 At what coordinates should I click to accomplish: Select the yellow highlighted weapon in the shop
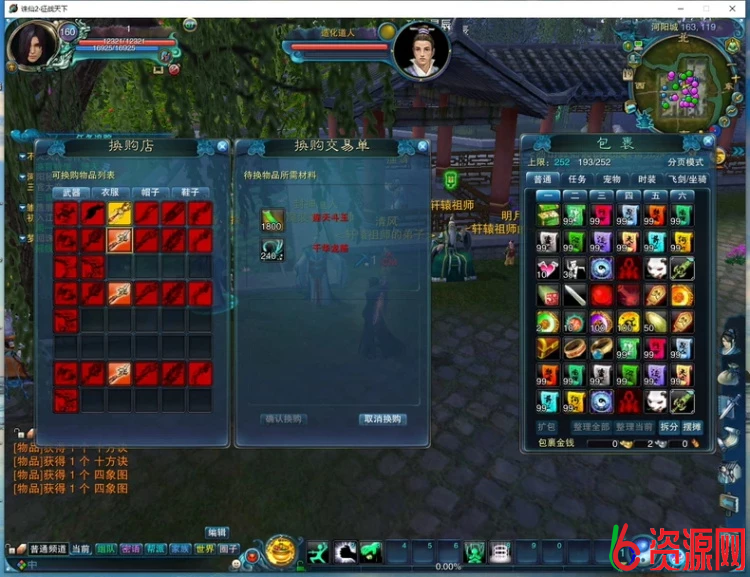120,212
